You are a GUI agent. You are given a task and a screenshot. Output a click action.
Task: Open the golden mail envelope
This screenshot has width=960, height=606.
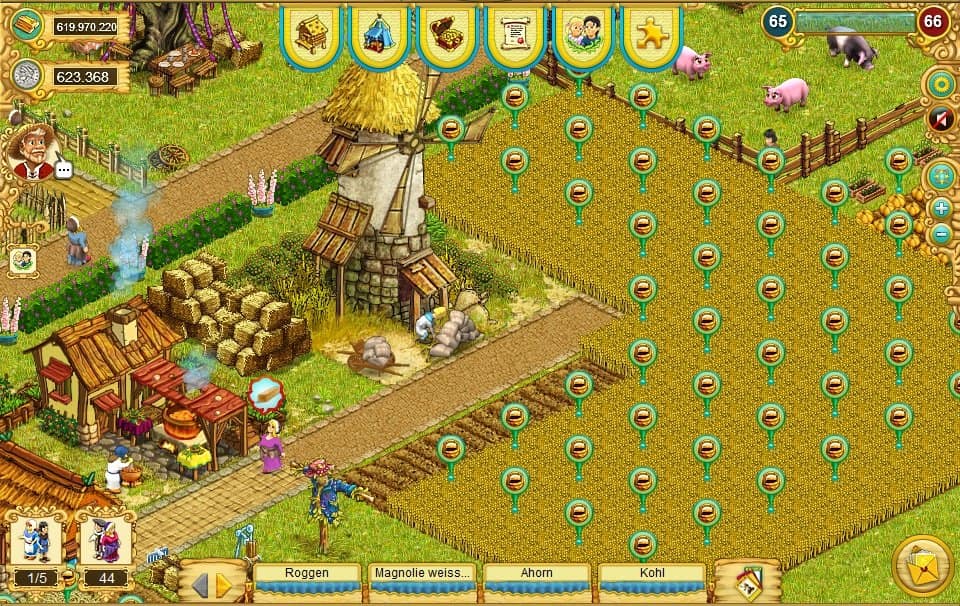921,565
